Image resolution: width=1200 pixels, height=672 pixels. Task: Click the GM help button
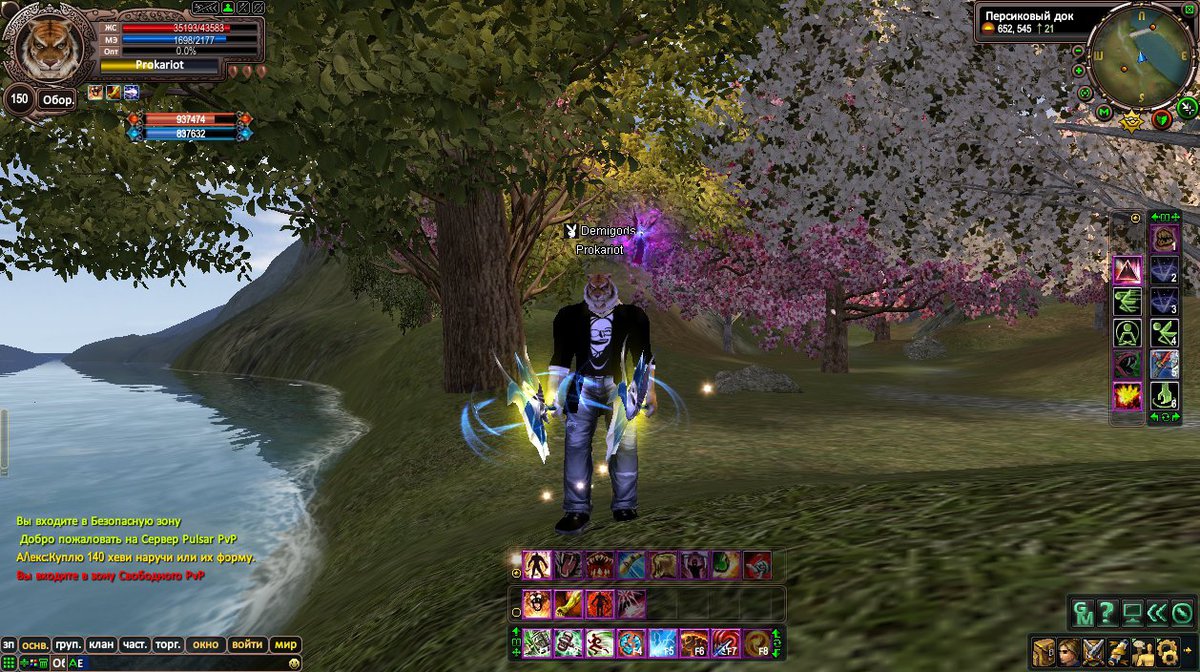click(x=1082, y=612)
